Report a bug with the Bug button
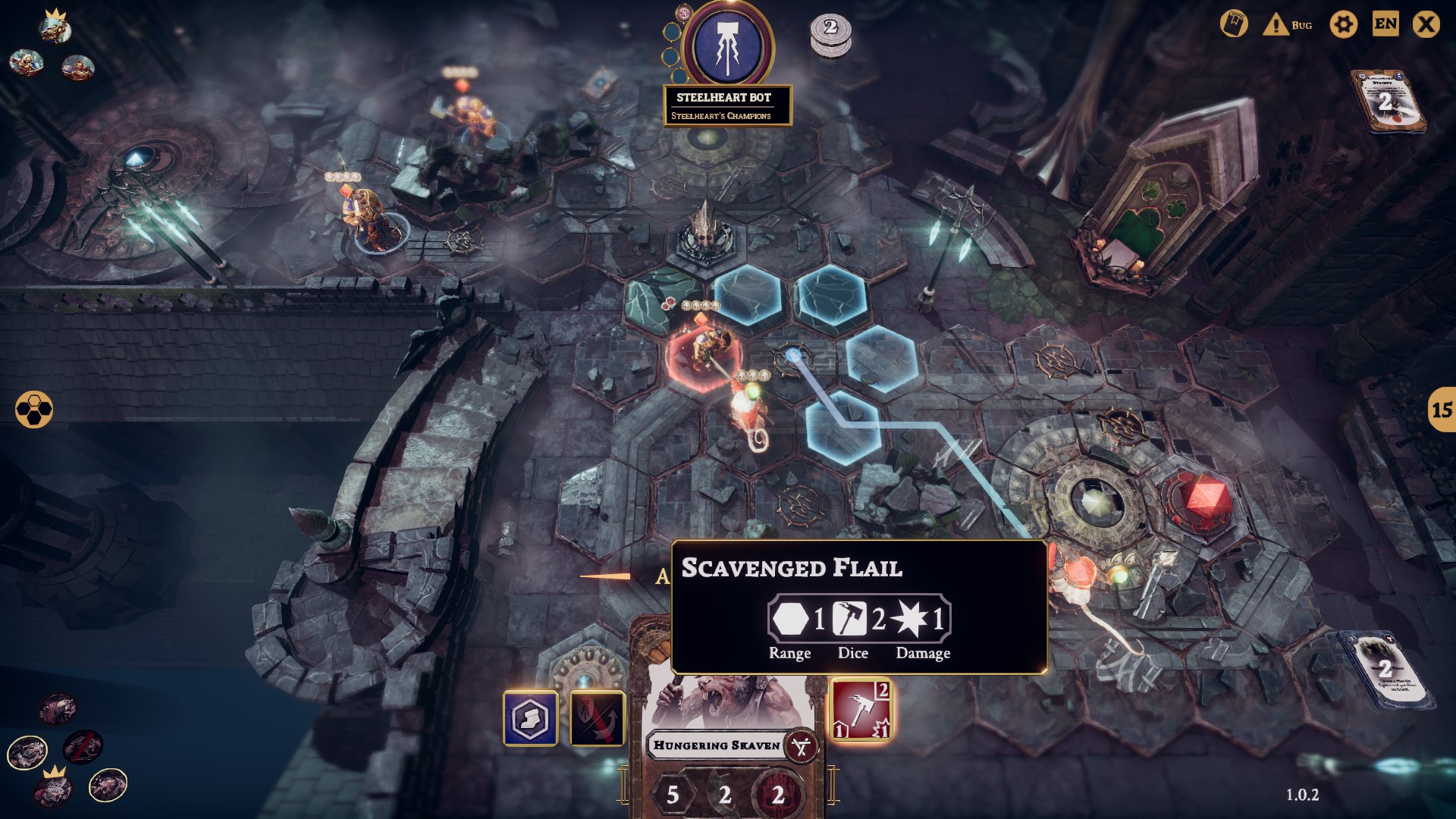Viewport: 1456px width, 819px height. [x=1288, y=25]
